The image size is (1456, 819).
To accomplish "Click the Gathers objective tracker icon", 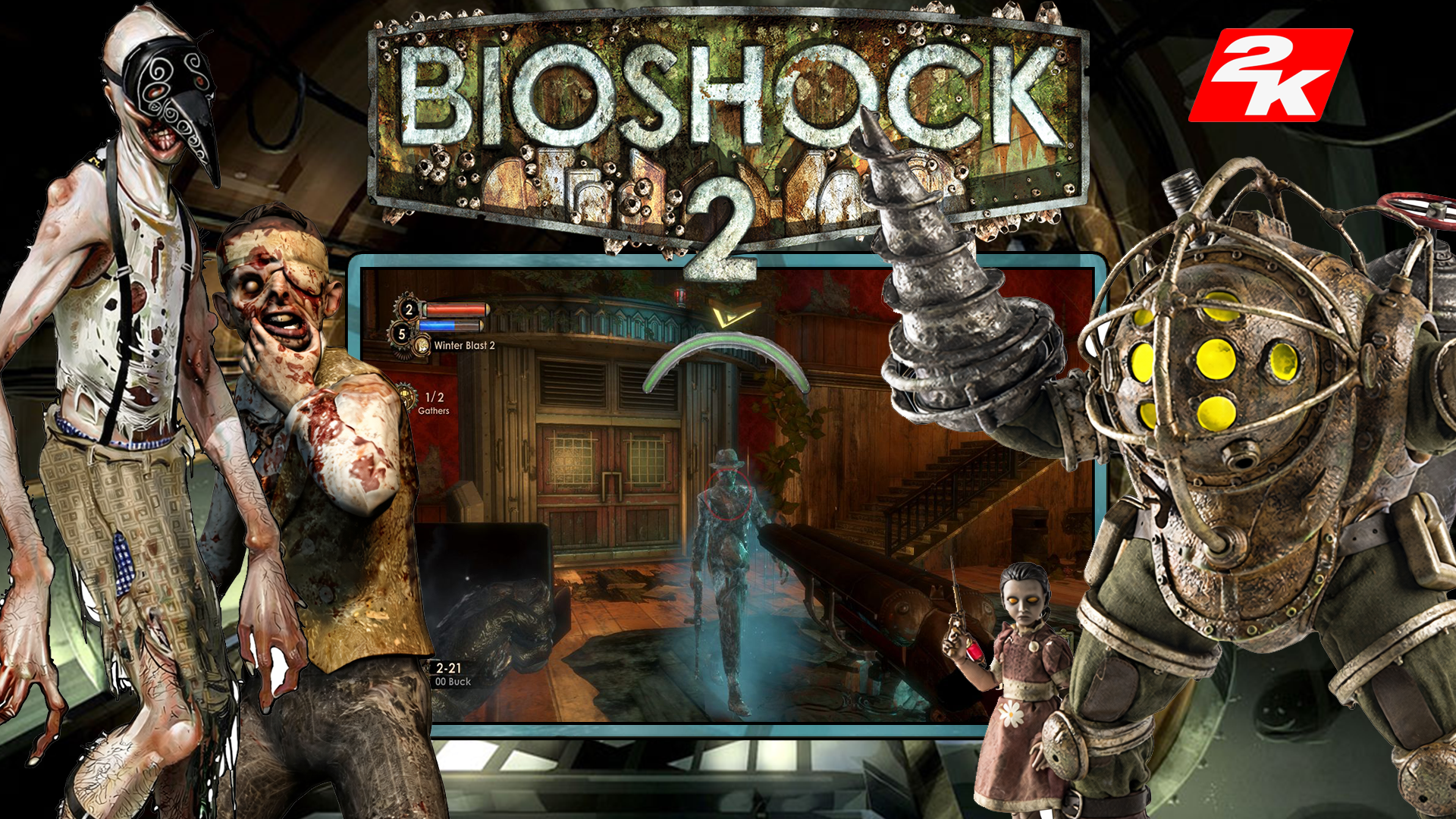I will (407, 397).
